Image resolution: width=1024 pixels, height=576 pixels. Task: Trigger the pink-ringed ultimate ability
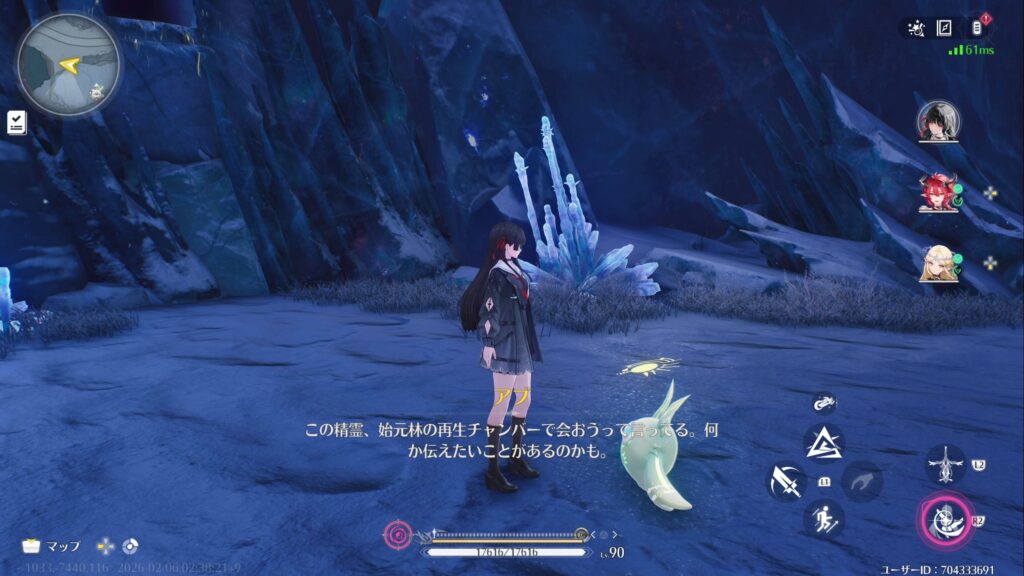945,518
